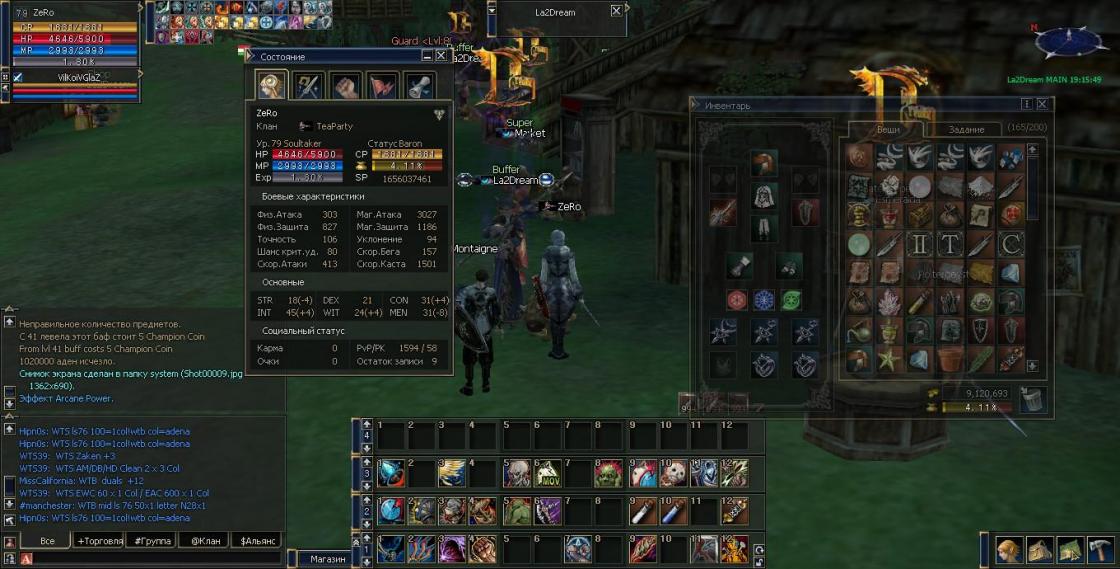Open the Магазин shop button
This screenshot has width=1120, height=569.
tap(327, 559)
